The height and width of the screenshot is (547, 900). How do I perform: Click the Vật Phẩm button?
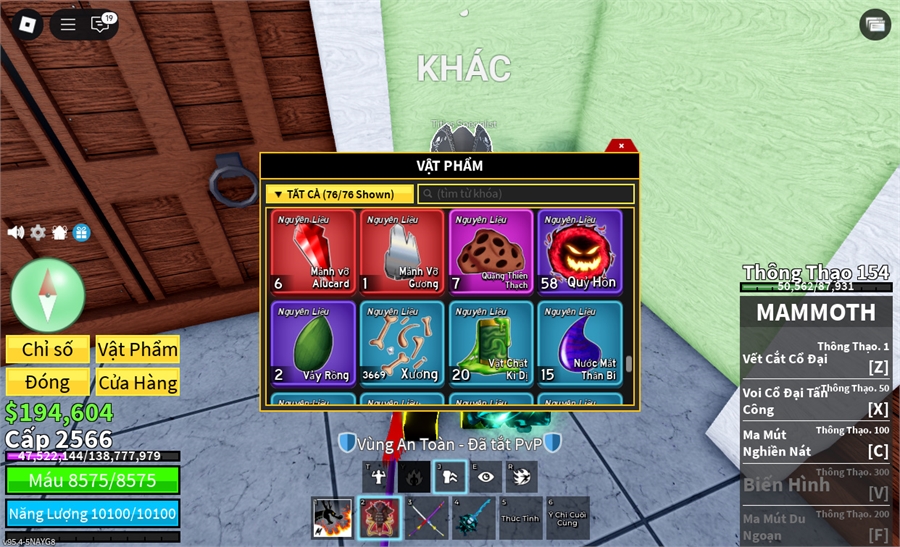pyautogui.click(x=137, y=349)
